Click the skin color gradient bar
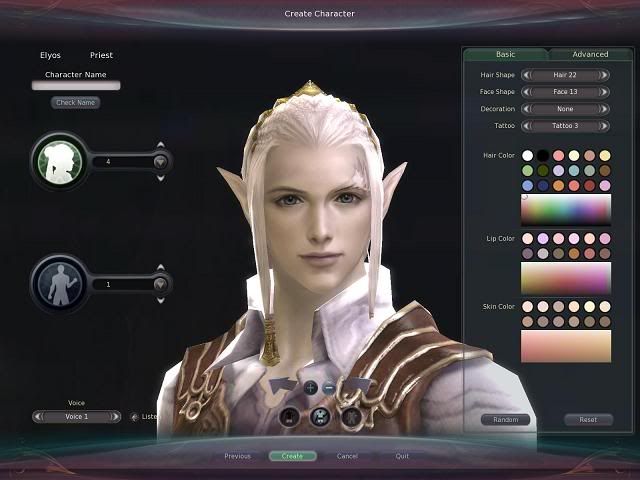Screen dimensions: 640x480 (565, 346)
